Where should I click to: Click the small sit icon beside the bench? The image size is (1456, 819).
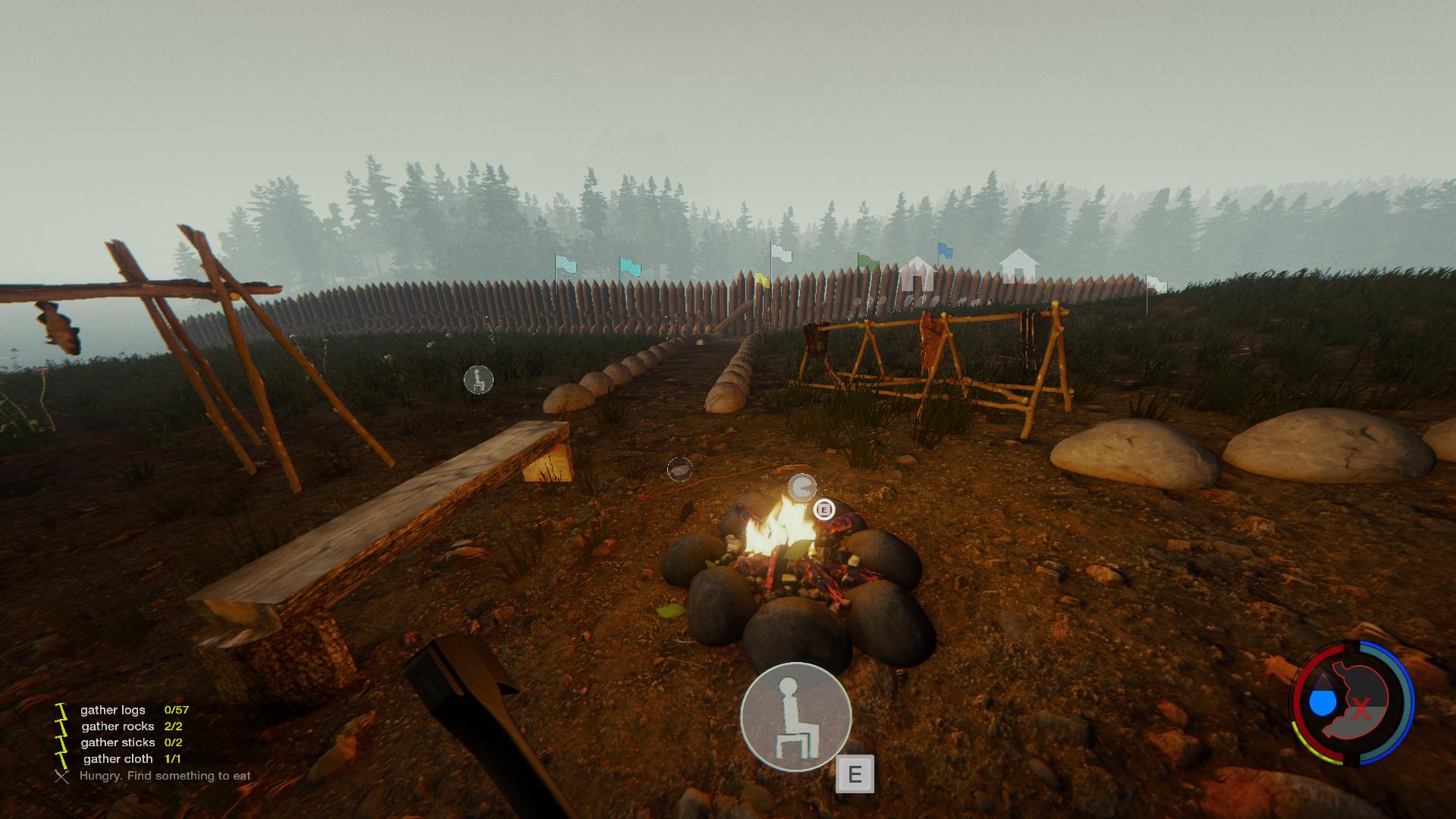[x=479, y=380]
